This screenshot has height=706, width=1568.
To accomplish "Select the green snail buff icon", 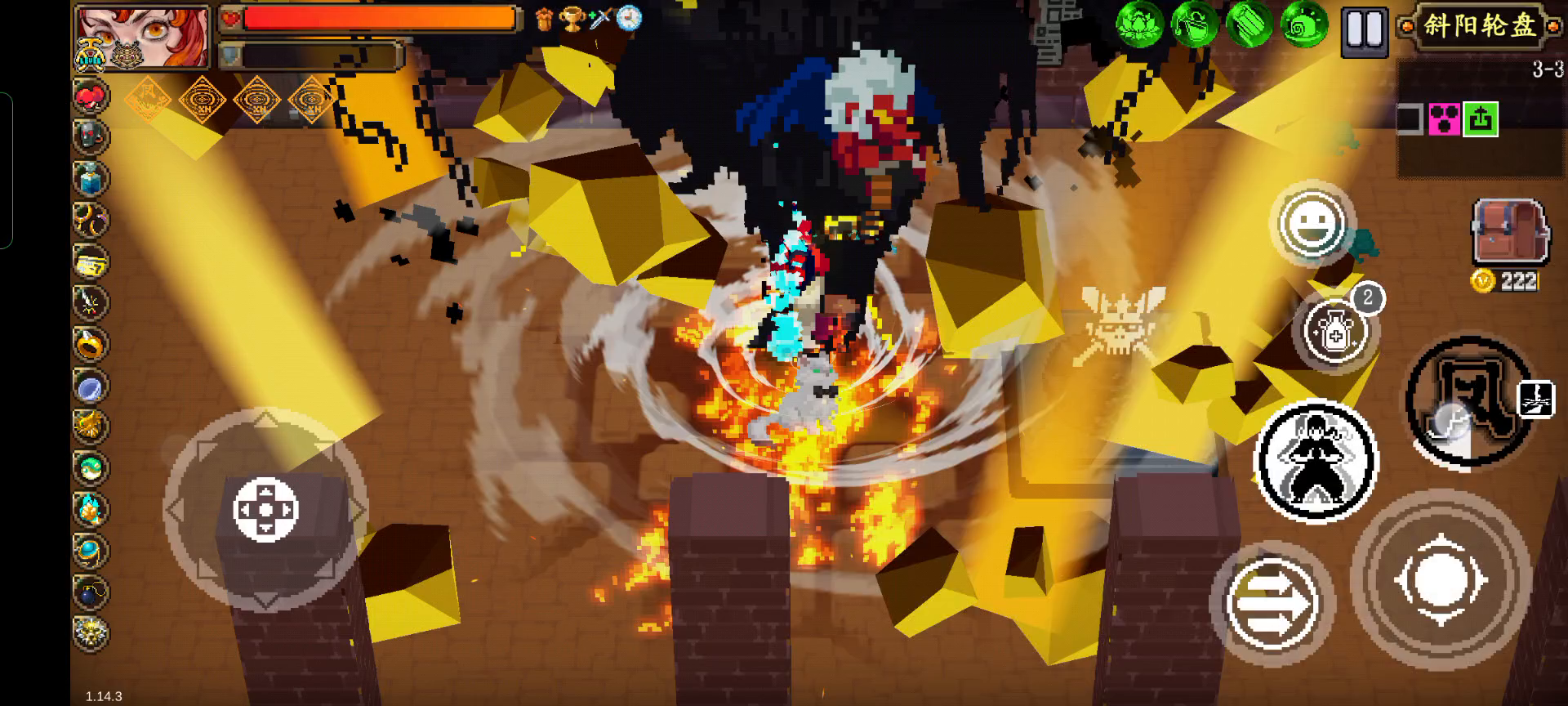I will (x=1303, y=26).
